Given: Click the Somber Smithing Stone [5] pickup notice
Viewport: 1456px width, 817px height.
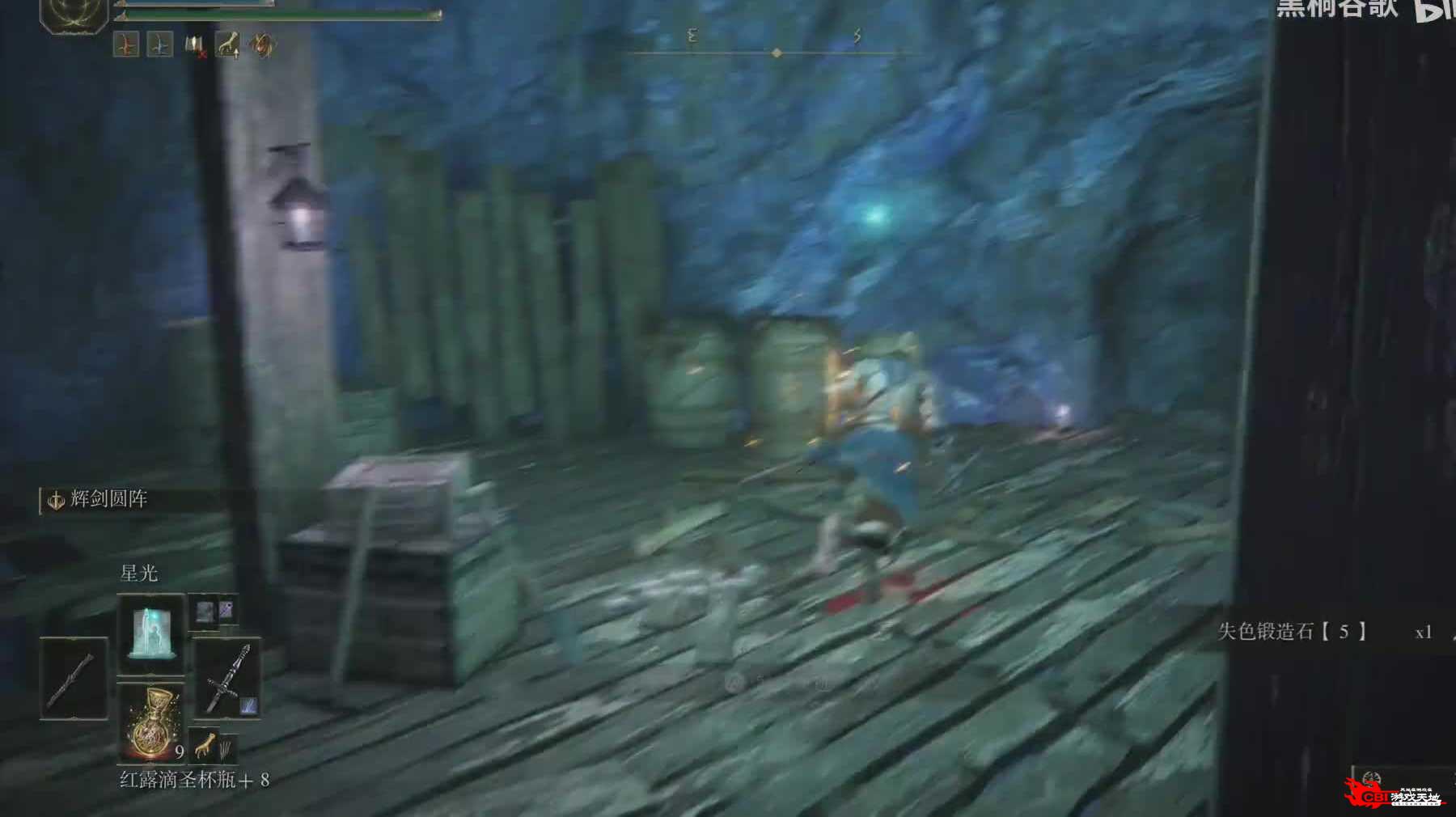Looking at the screenshot, I should (x=1293, y=632).
